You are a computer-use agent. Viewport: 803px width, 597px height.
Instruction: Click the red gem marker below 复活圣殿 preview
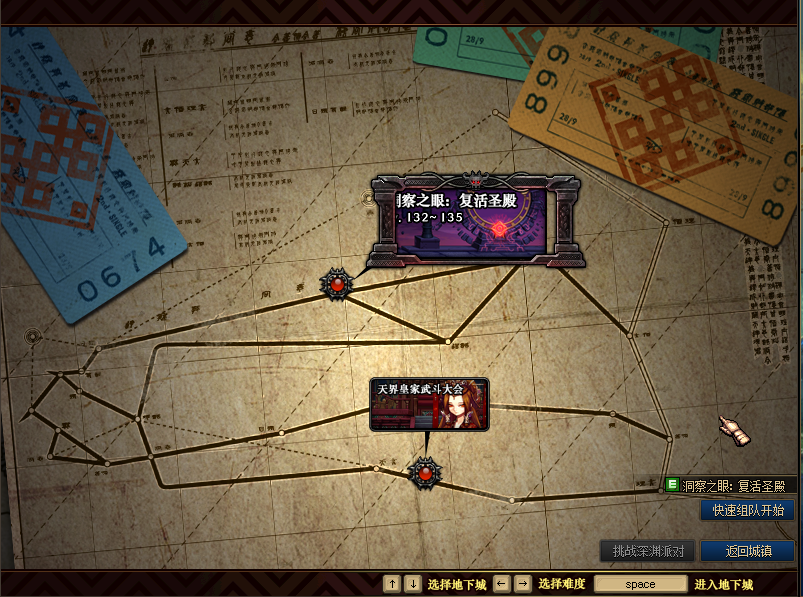337,285
